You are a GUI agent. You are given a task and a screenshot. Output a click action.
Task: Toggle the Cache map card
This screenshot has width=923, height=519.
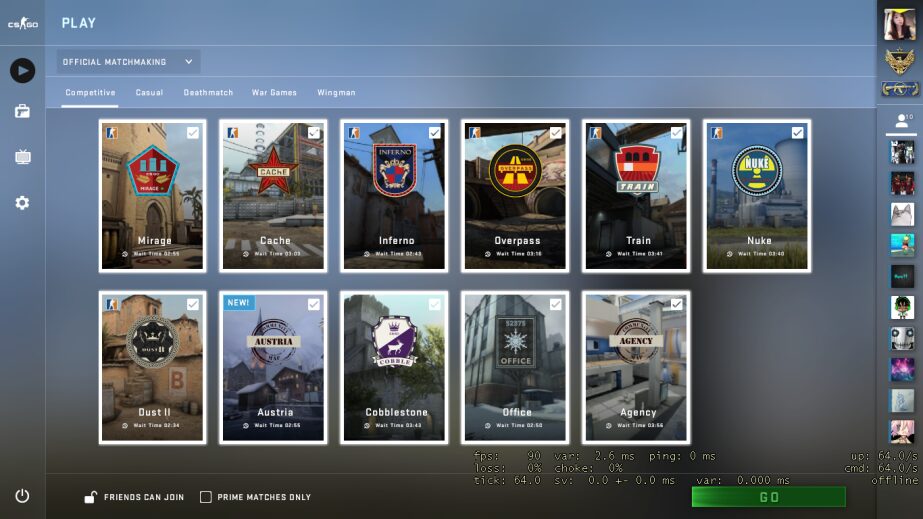[x=274, y=196]
